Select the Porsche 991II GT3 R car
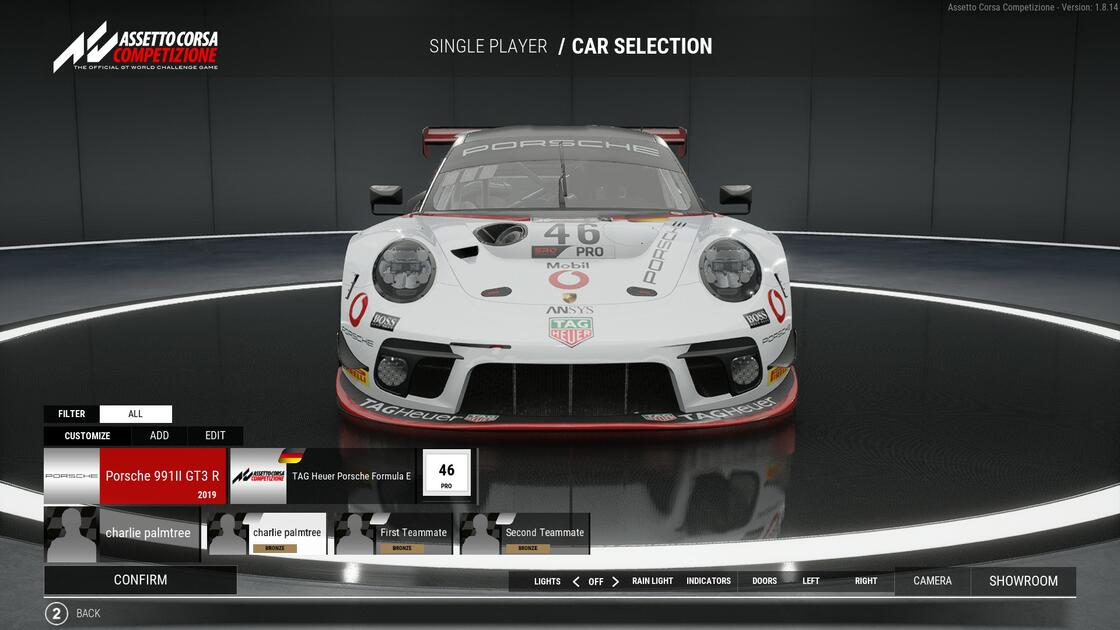This screenshot has height=630, width=1120. coord(135,476)
